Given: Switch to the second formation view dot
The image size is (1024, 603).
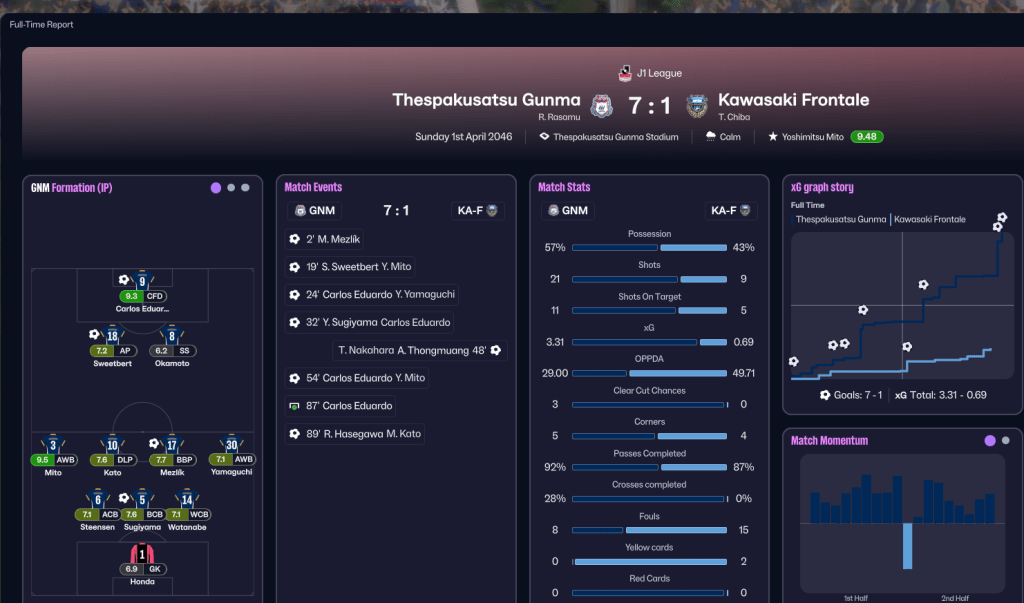Looking at the screenshot, I should point(231,187).
